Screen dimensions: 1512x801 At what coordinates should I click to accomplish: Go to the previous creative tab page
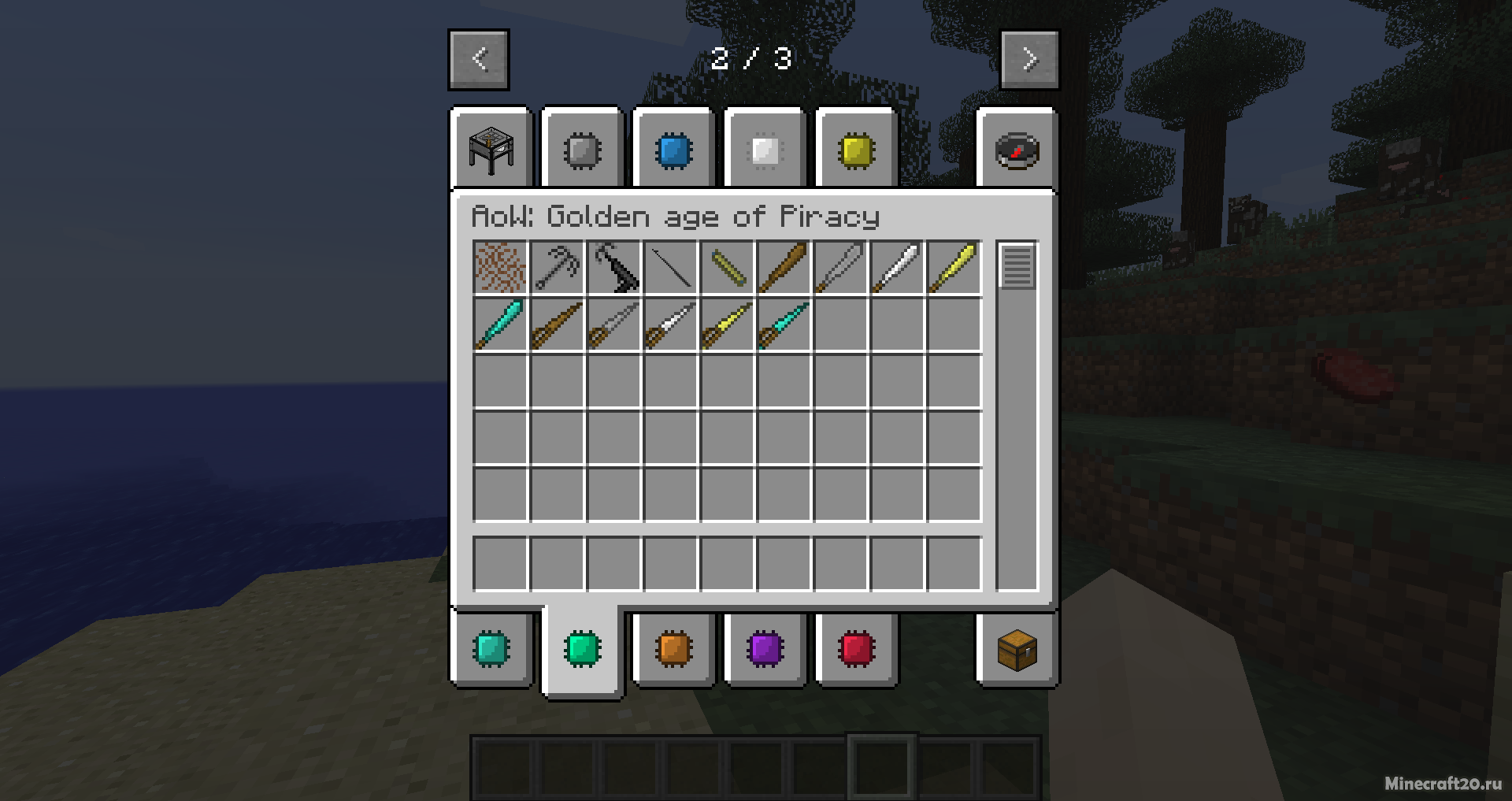coord(479,60)
